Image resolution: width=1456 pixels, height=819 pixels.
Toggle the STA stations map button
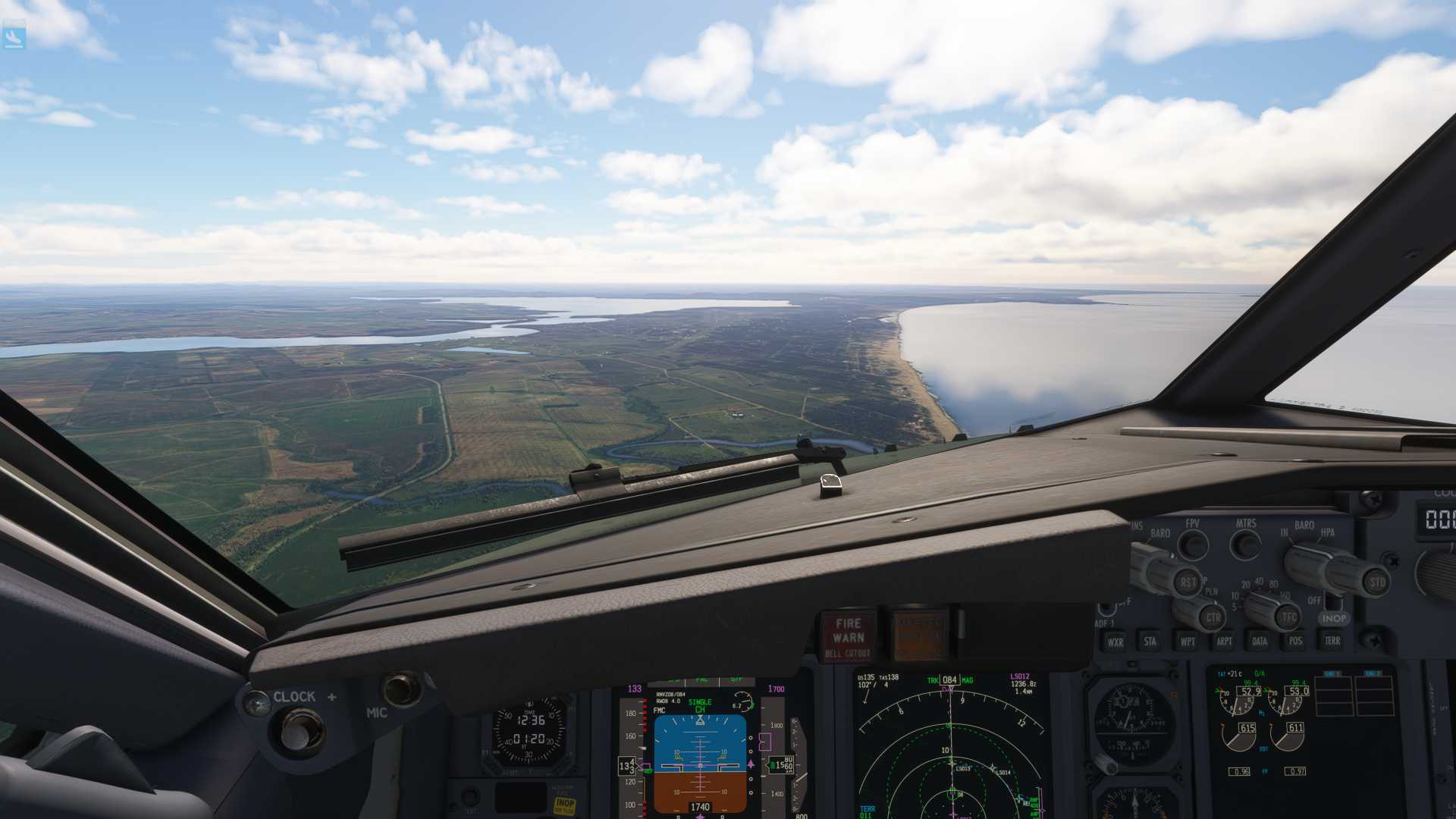coord(1150,642)
